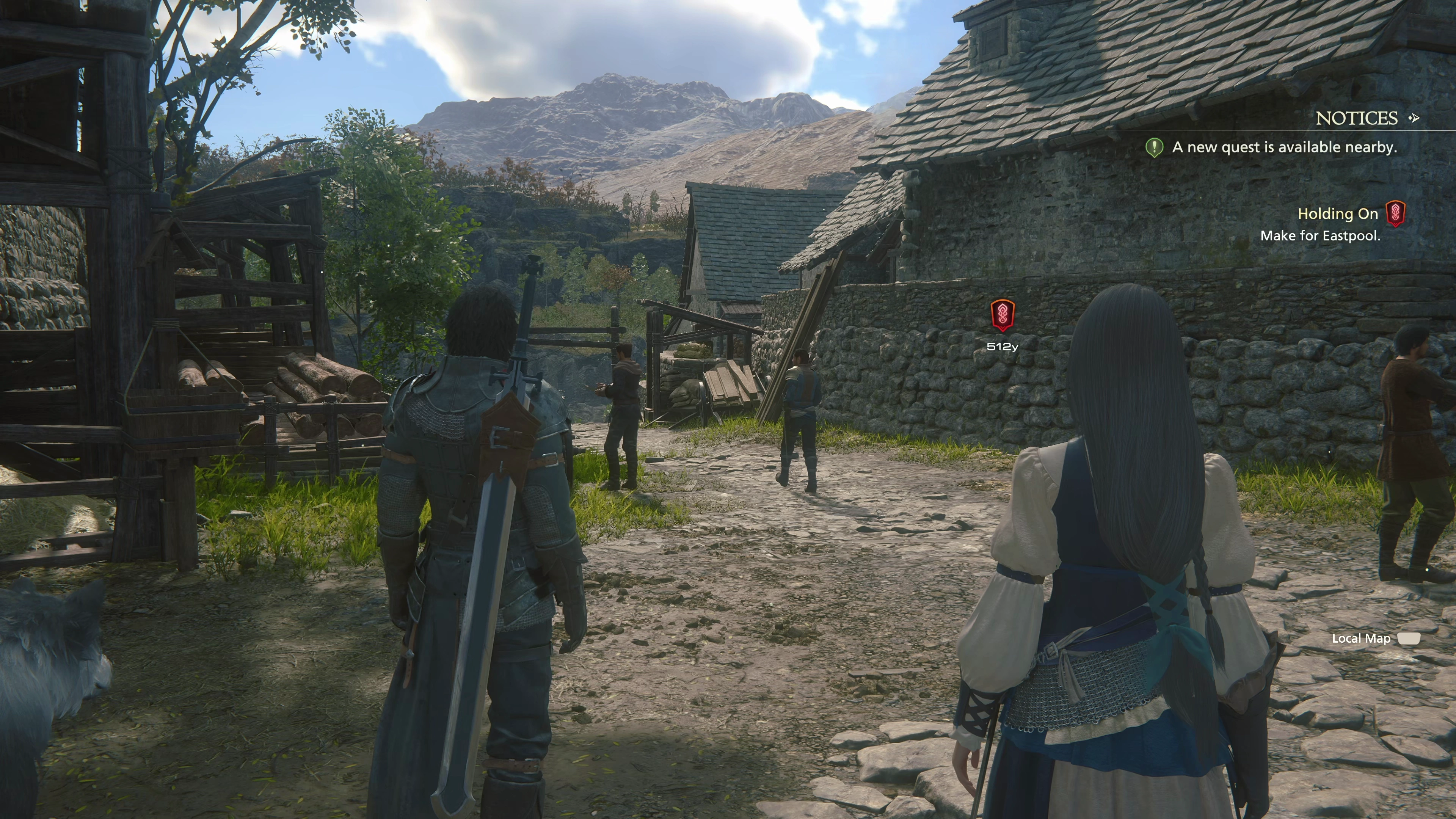Open the Holding On quest tracker
This screenshot has height=819, width=1456.
[x=1337, y=214]
